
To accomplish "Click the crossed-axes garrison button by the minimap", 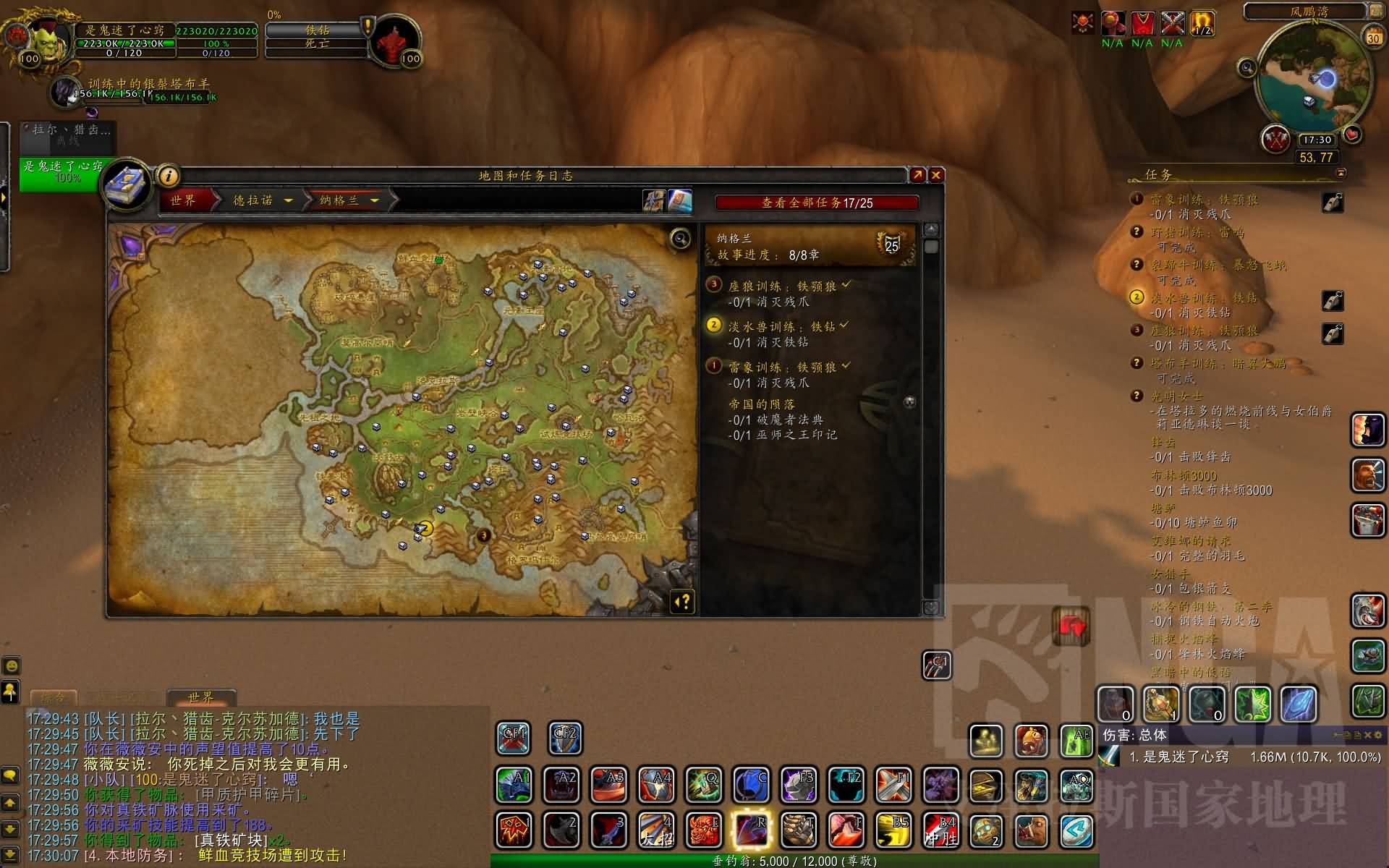I will 1275,139.
